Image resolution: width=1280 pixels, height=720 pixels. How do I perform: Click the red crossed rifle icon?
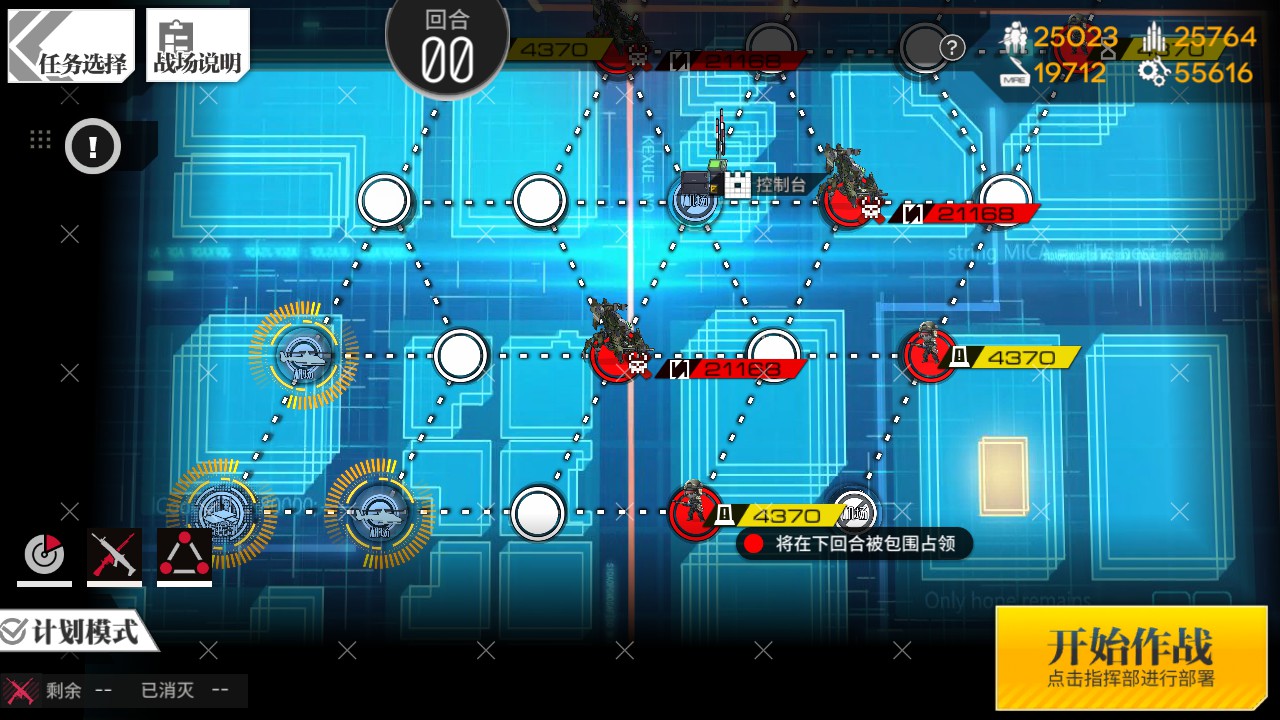[114, 555]
